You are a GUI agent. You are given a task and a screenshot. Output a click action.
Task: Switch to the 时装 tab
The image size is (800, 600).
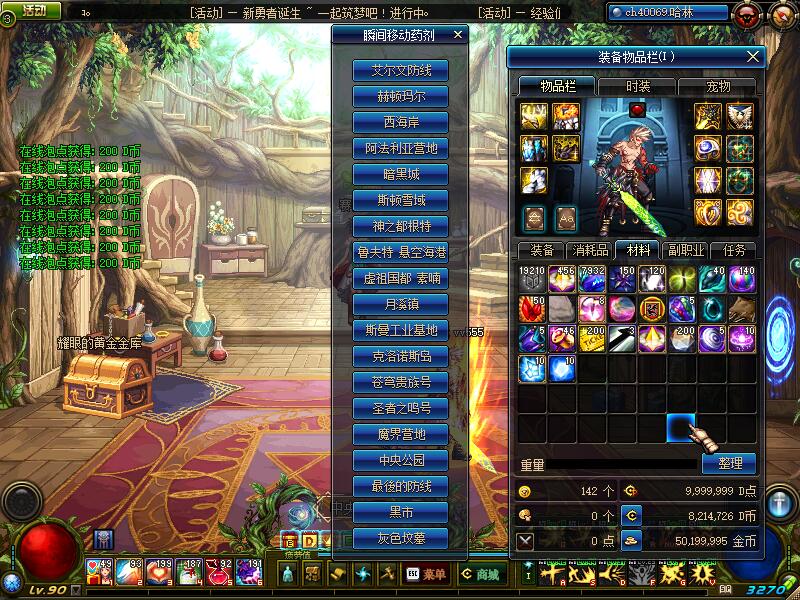point(637,87)
